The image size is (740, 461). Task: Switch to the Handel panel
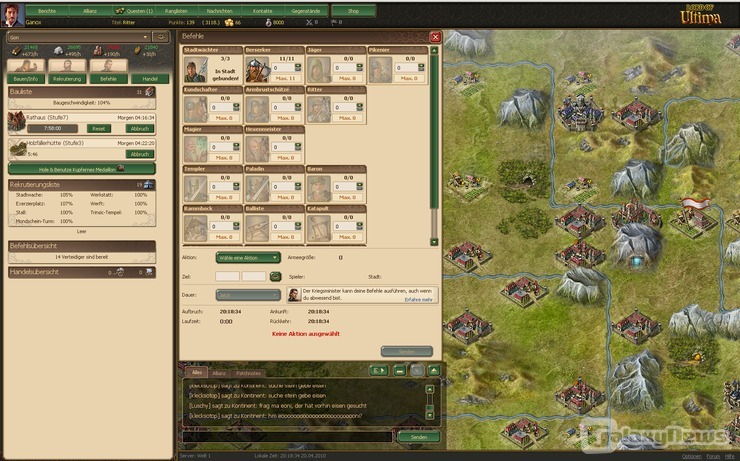(149, 77)
